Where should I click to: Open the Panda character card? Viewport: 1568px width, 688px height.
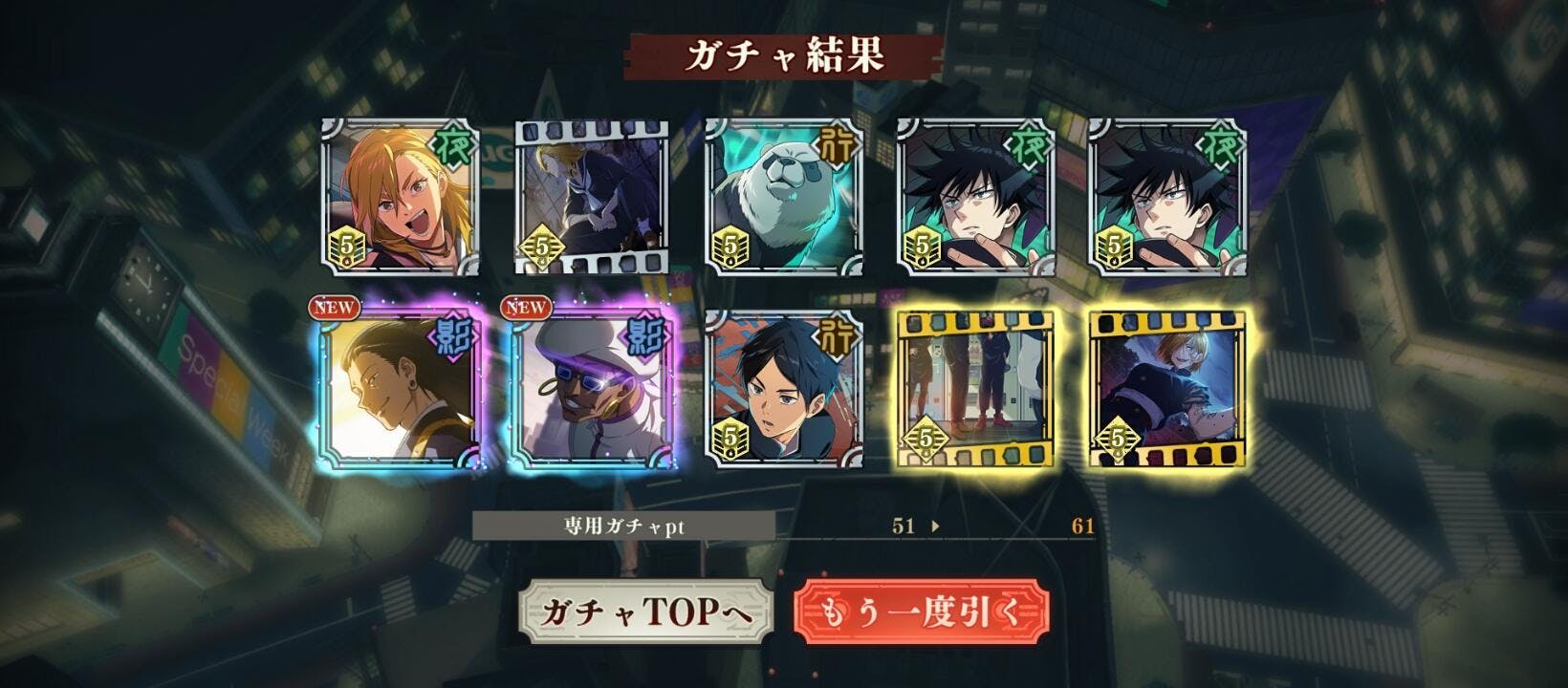[783, 198]
